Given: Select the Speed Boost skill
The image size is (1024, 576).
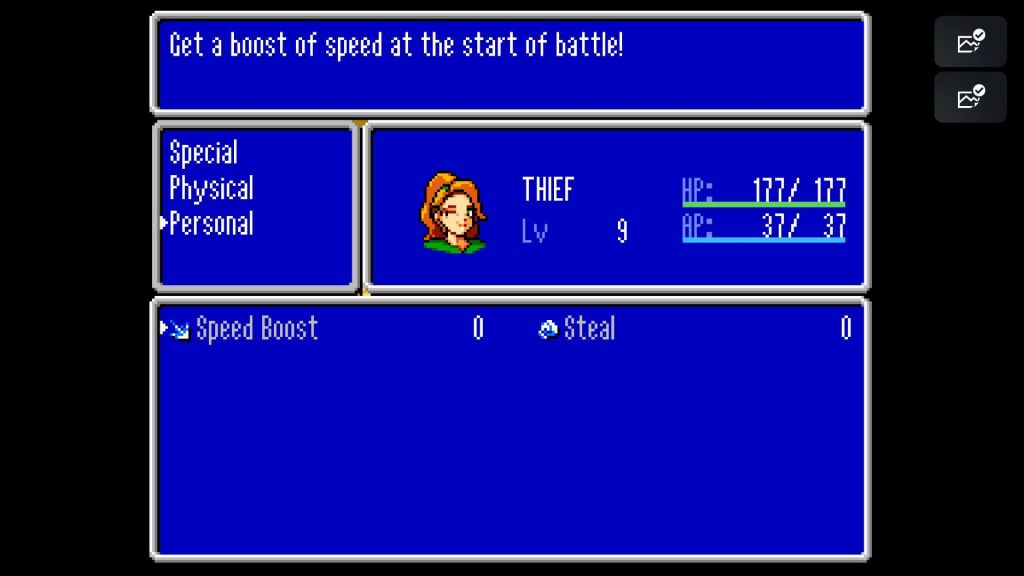Looking at the screenshot, I should point(256,328).
